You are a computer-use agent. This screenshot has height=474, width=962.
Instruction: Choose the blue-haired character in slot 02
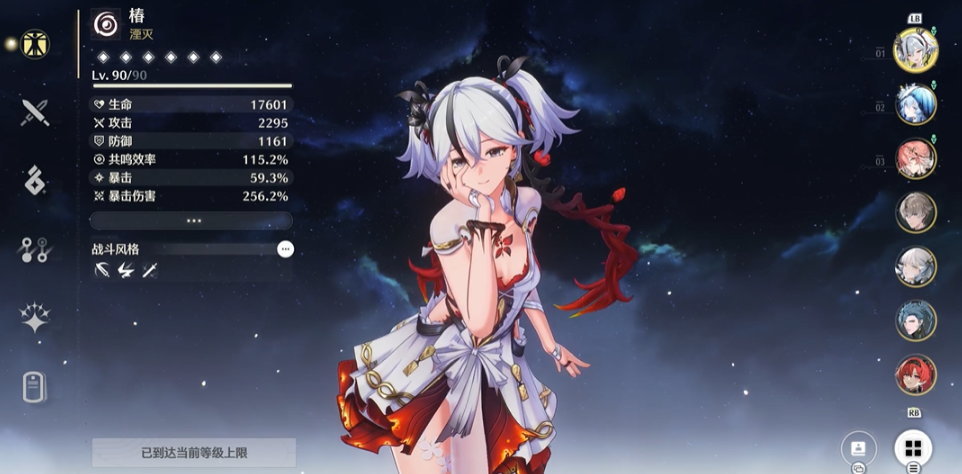(x=915, y=105)
